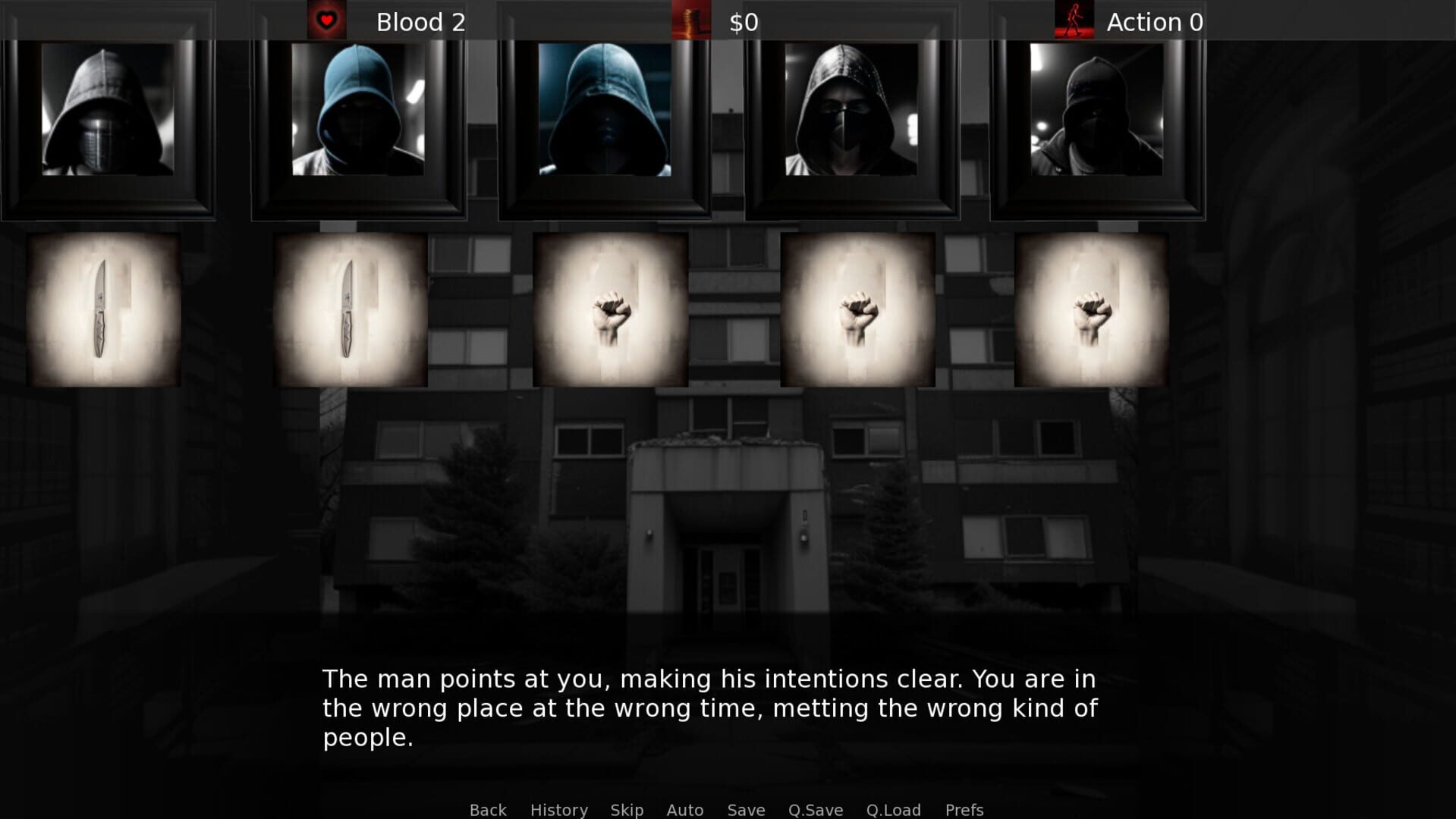Open the Save screen
The height and width of the screenshot is (819, 1456).
pos(745,810)
